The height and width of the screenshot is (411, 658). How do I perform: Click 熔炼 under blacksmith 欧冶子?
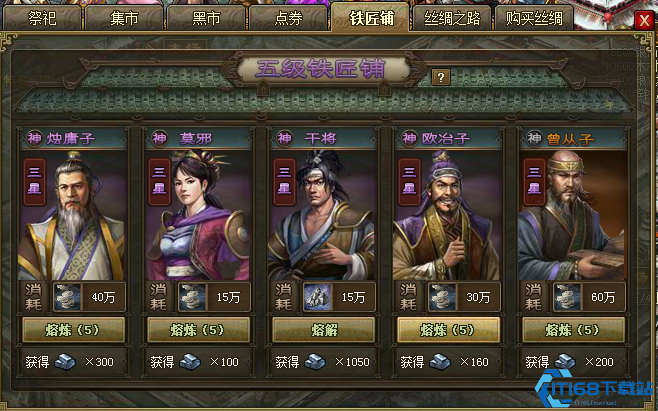coord(449,330)
